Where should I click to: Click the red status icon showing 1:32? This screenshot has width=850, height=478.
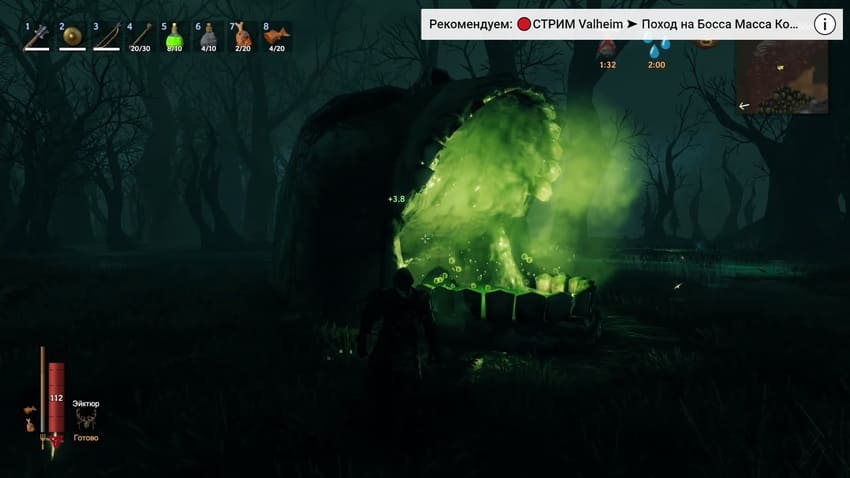point(606,48)
